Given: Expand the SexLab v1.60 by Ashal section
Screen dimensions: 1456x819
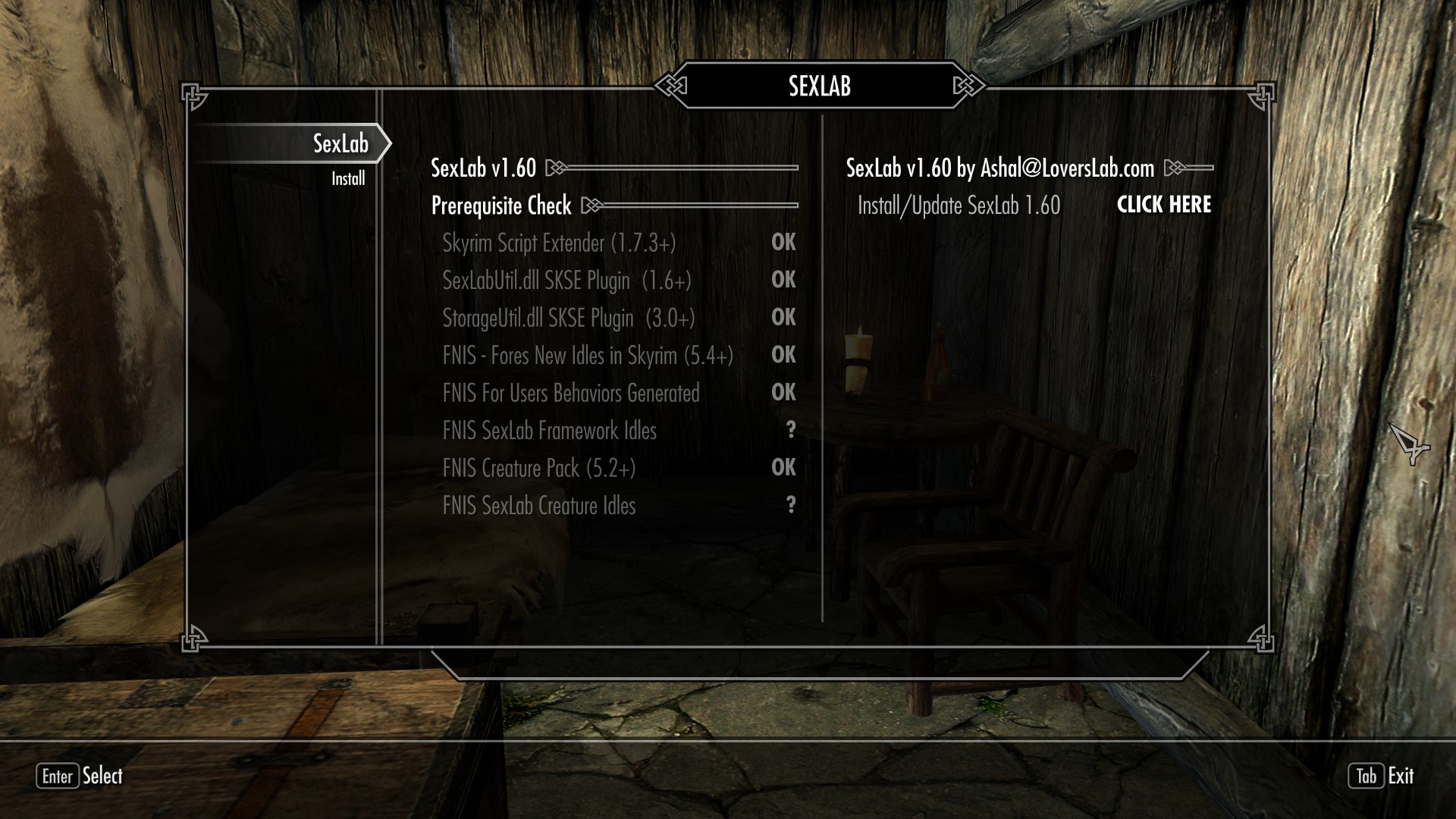Looking at the screenshot, I should coord(999,168).
